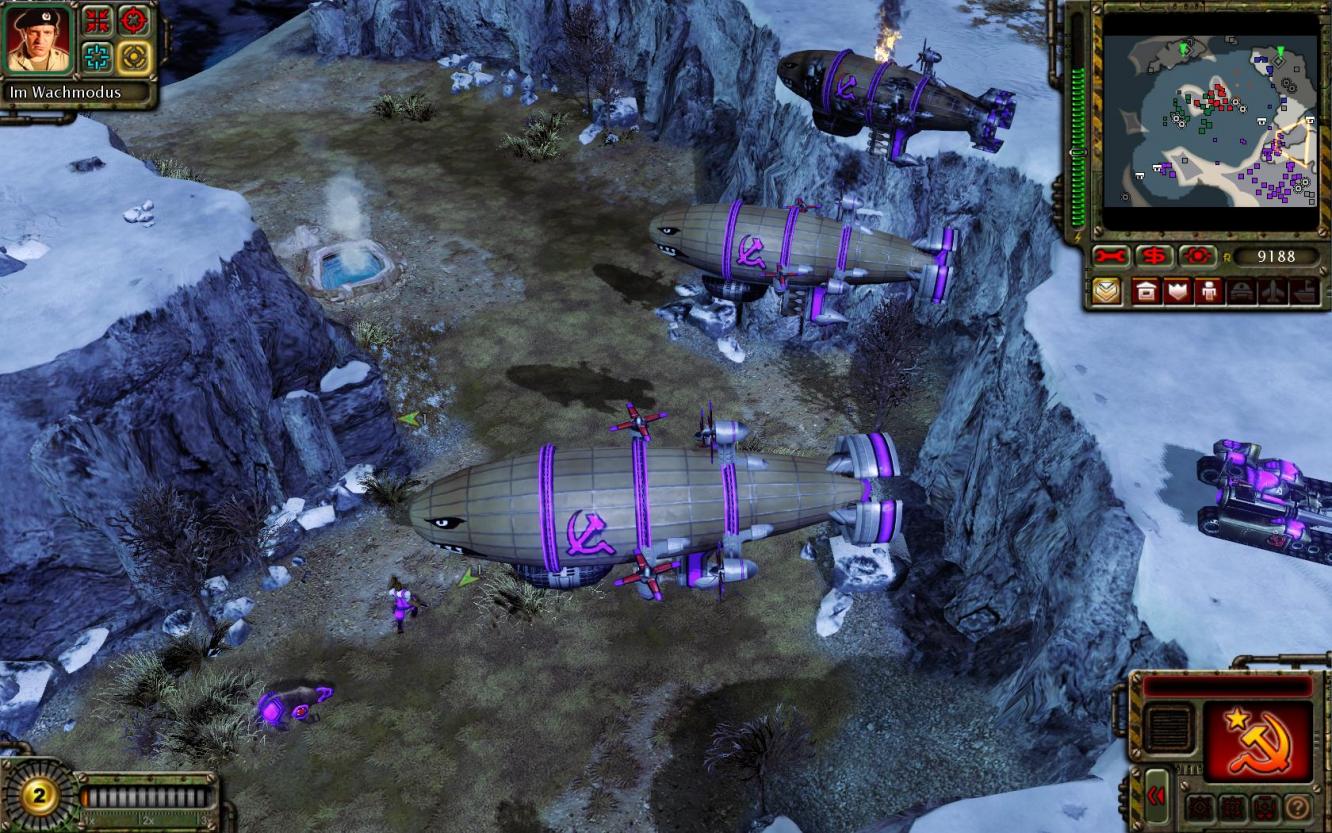Open the defense structures shield tab
Screen dimensions: 1332x833
1177,292
